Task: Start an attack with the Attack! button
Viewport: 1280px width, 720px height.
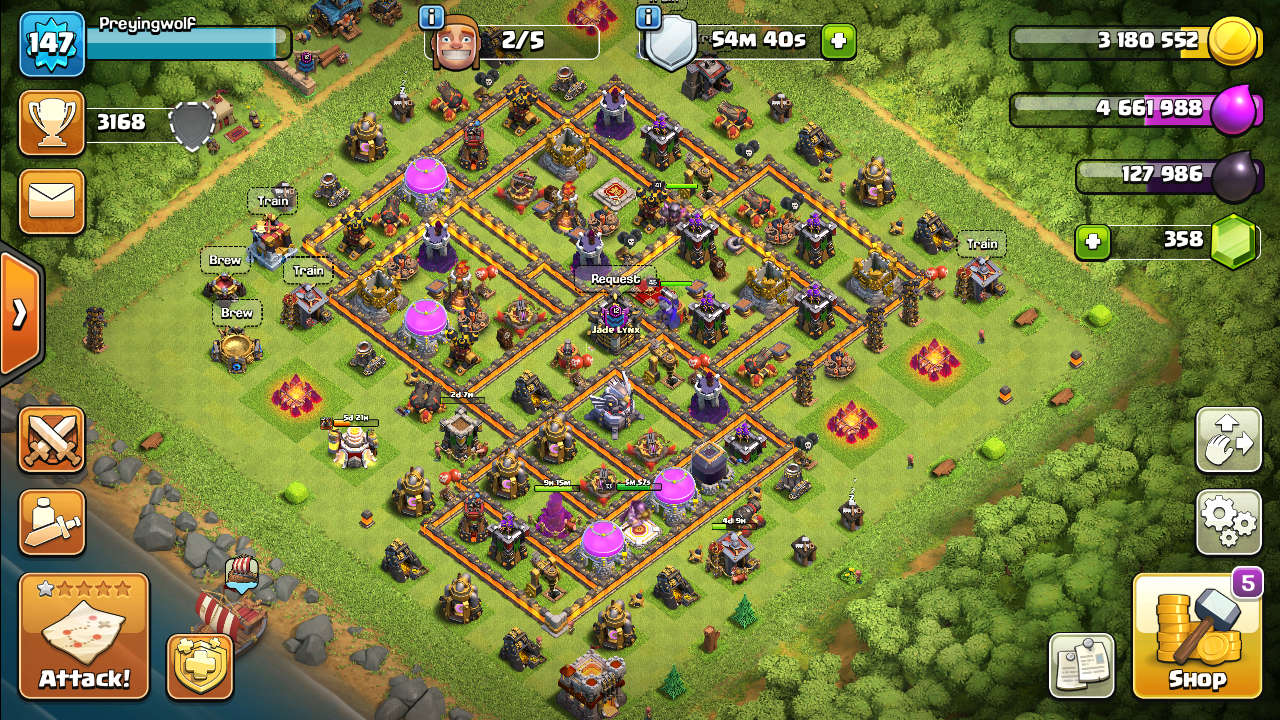Action: tap(84, 636)
